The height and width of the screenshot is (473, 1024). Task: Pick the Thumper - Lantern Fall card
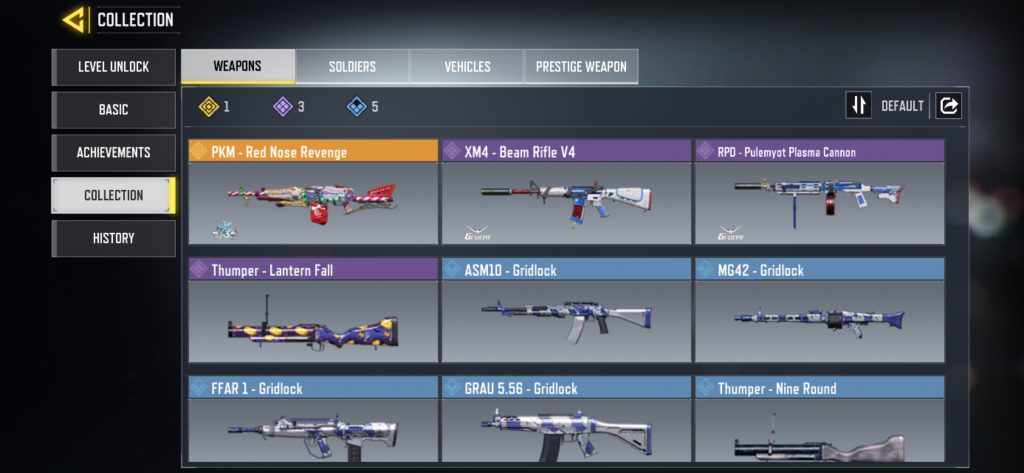pos(313,310)
